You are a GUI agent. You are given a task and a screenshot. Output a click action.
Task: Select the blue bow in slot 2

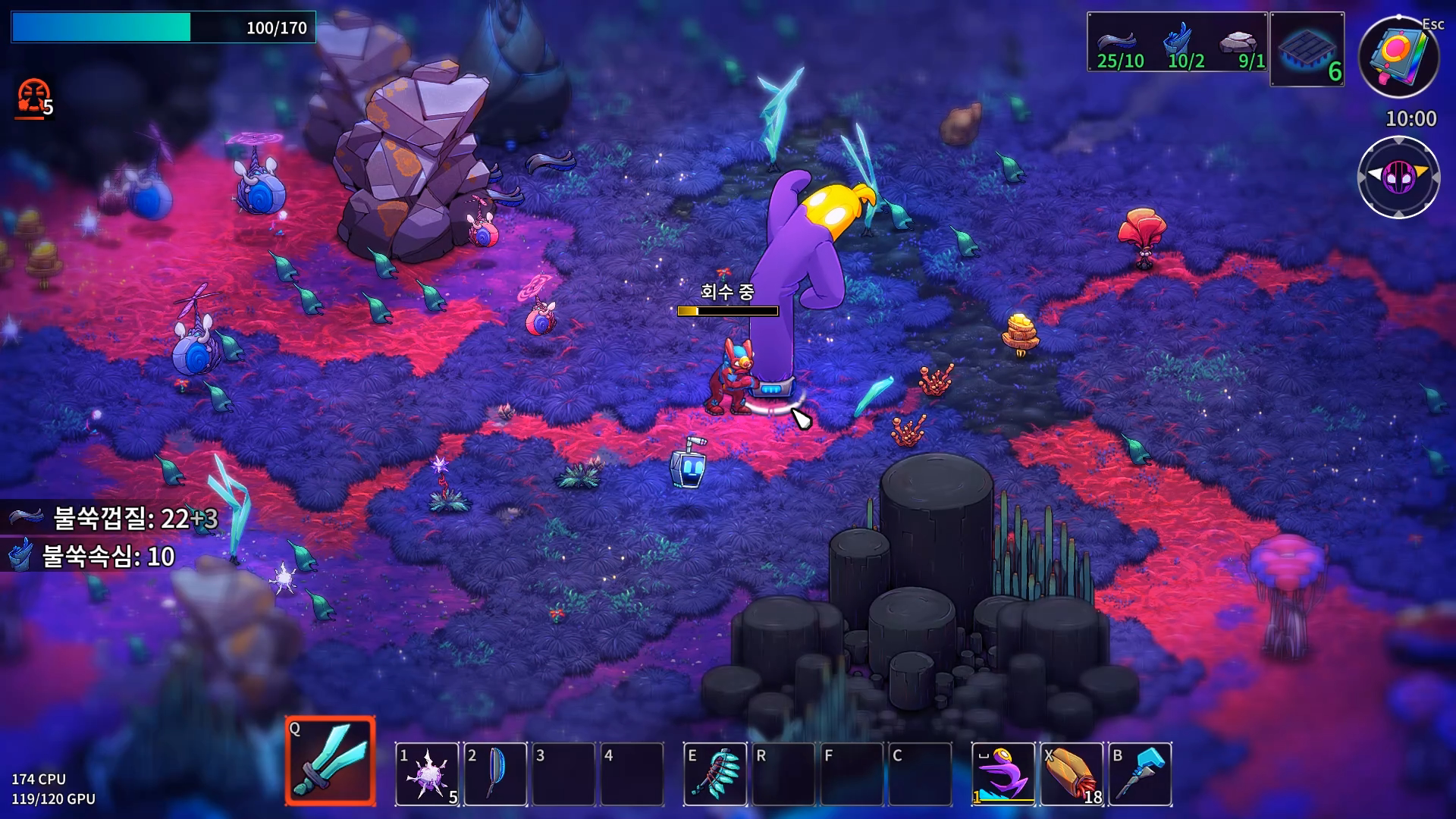(x=495, y=774)
